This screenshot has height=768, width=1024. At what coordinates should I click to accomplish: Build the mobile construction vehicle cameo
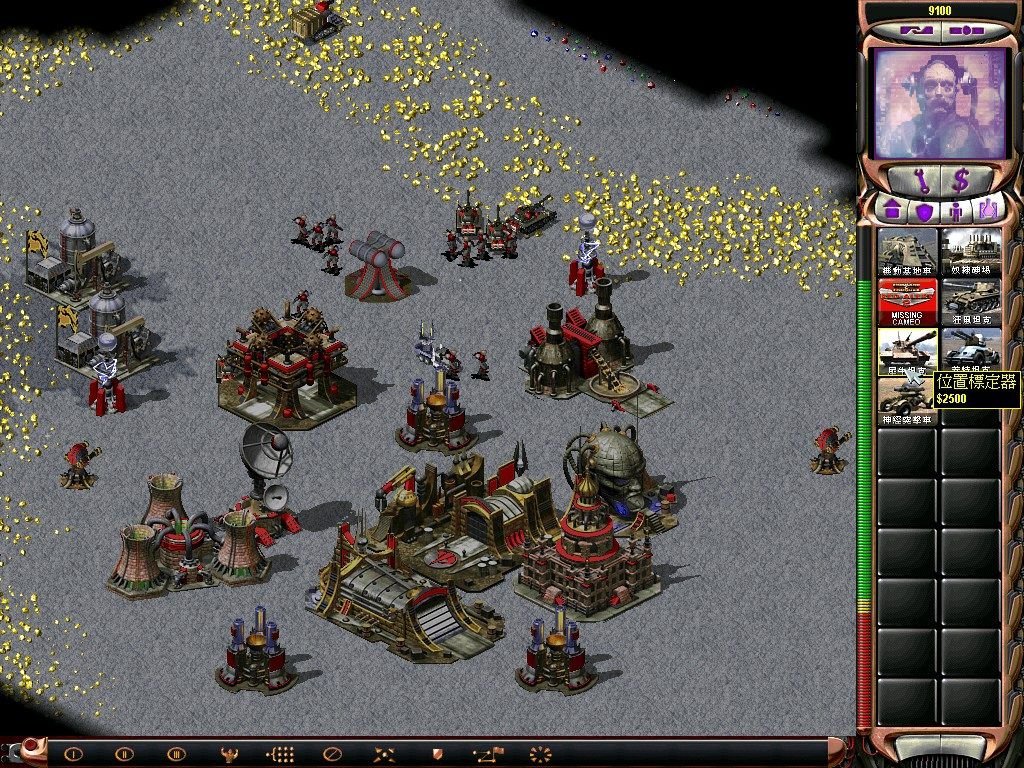pos(908,252)
